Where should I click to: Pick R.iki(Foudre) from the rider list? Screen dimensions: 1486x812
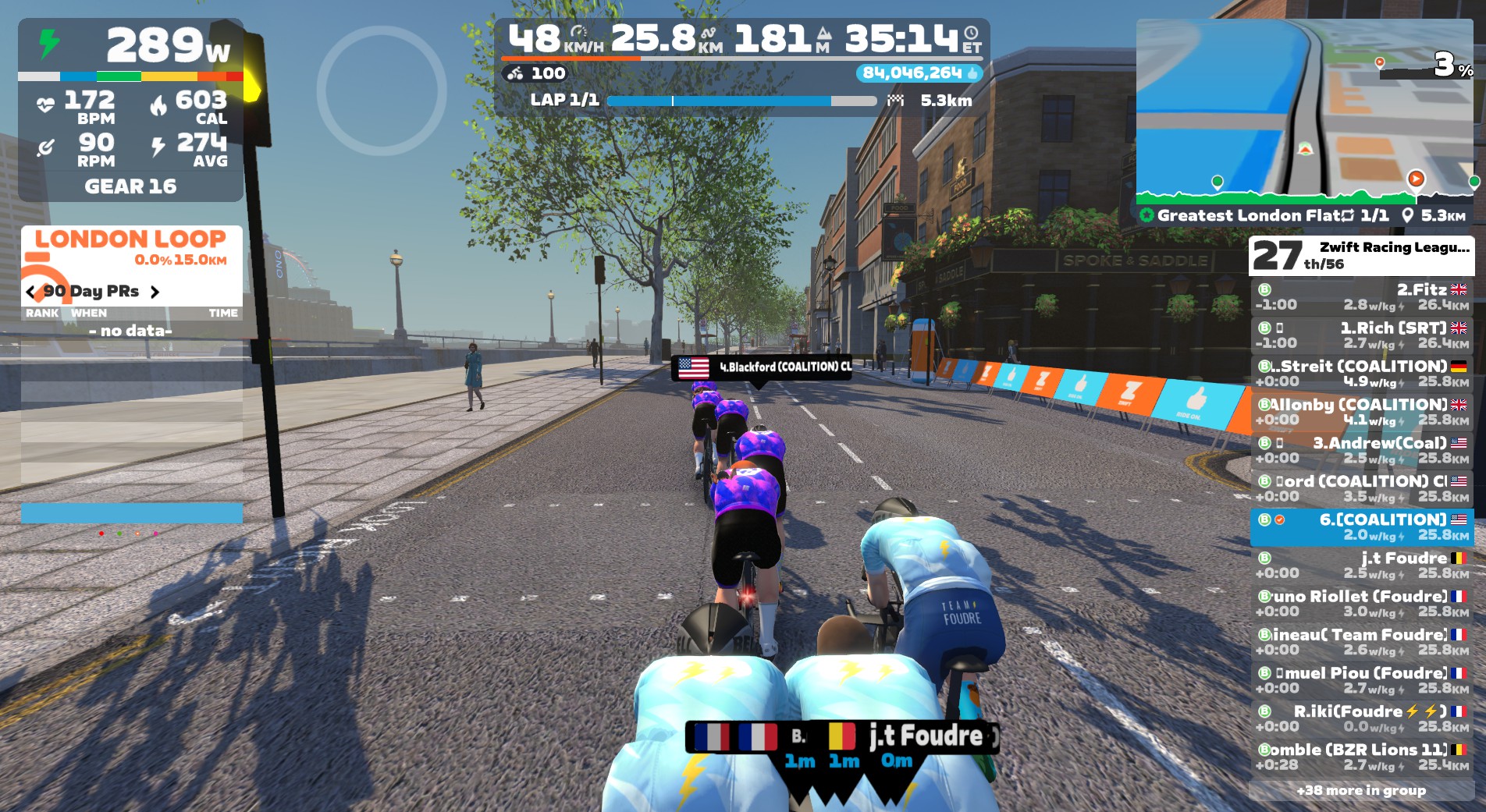(x=1361, y=718)
